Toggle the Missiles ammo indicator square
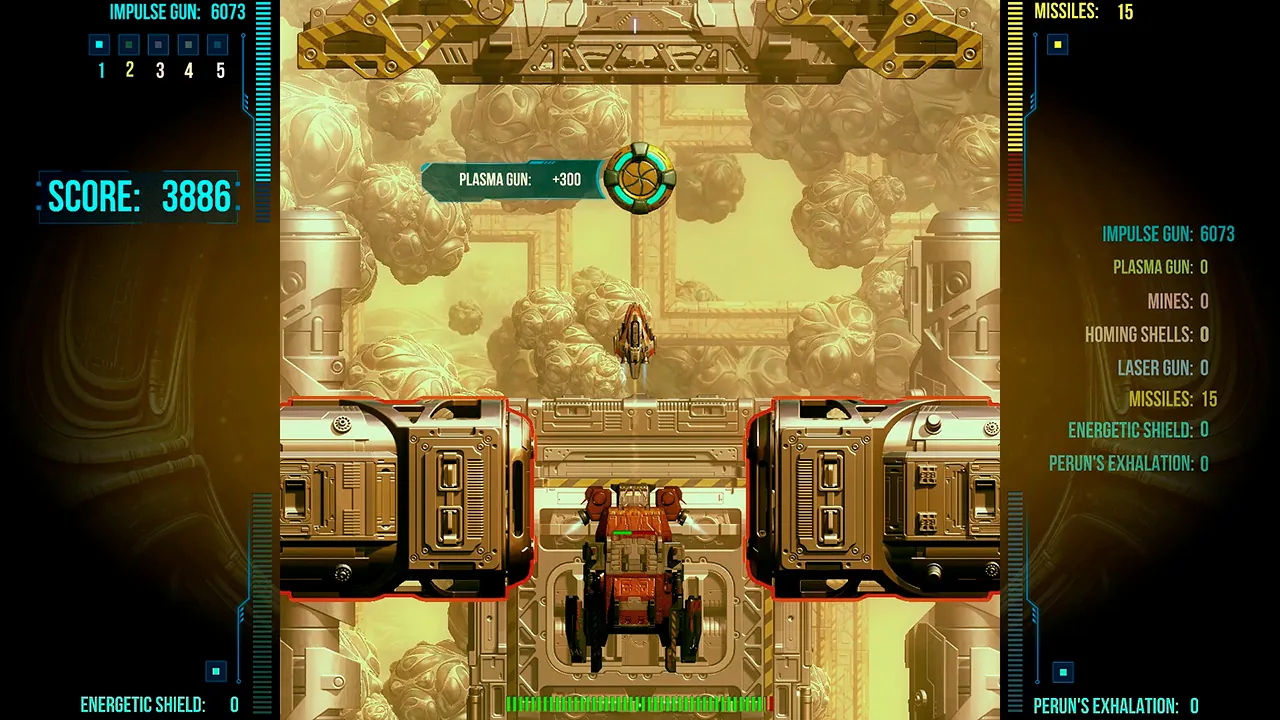The image size is (1280, 720). click(x=1056, y=43)
